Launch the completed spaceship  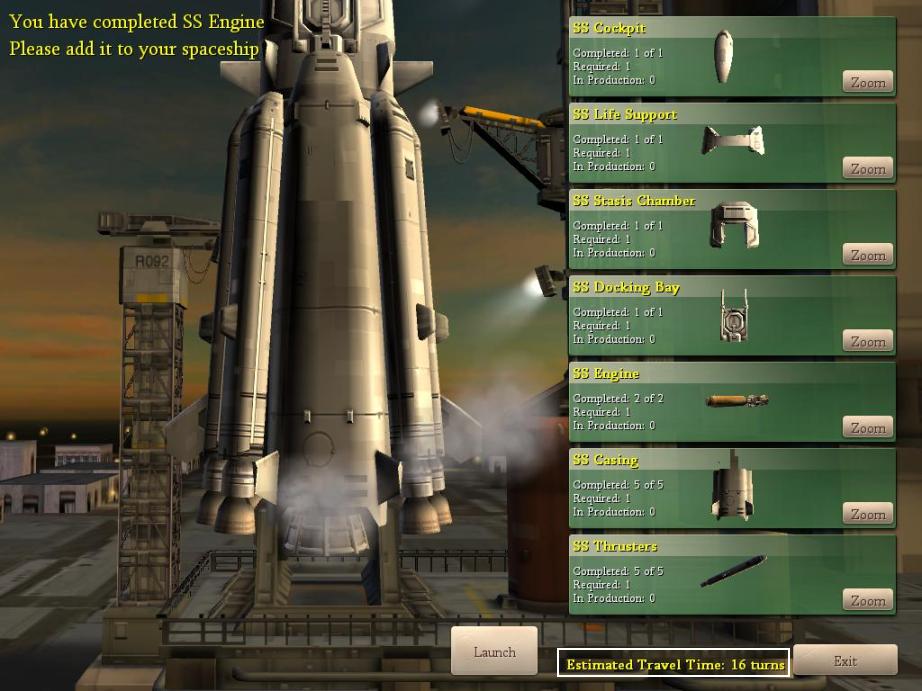[x=494, y=652]
